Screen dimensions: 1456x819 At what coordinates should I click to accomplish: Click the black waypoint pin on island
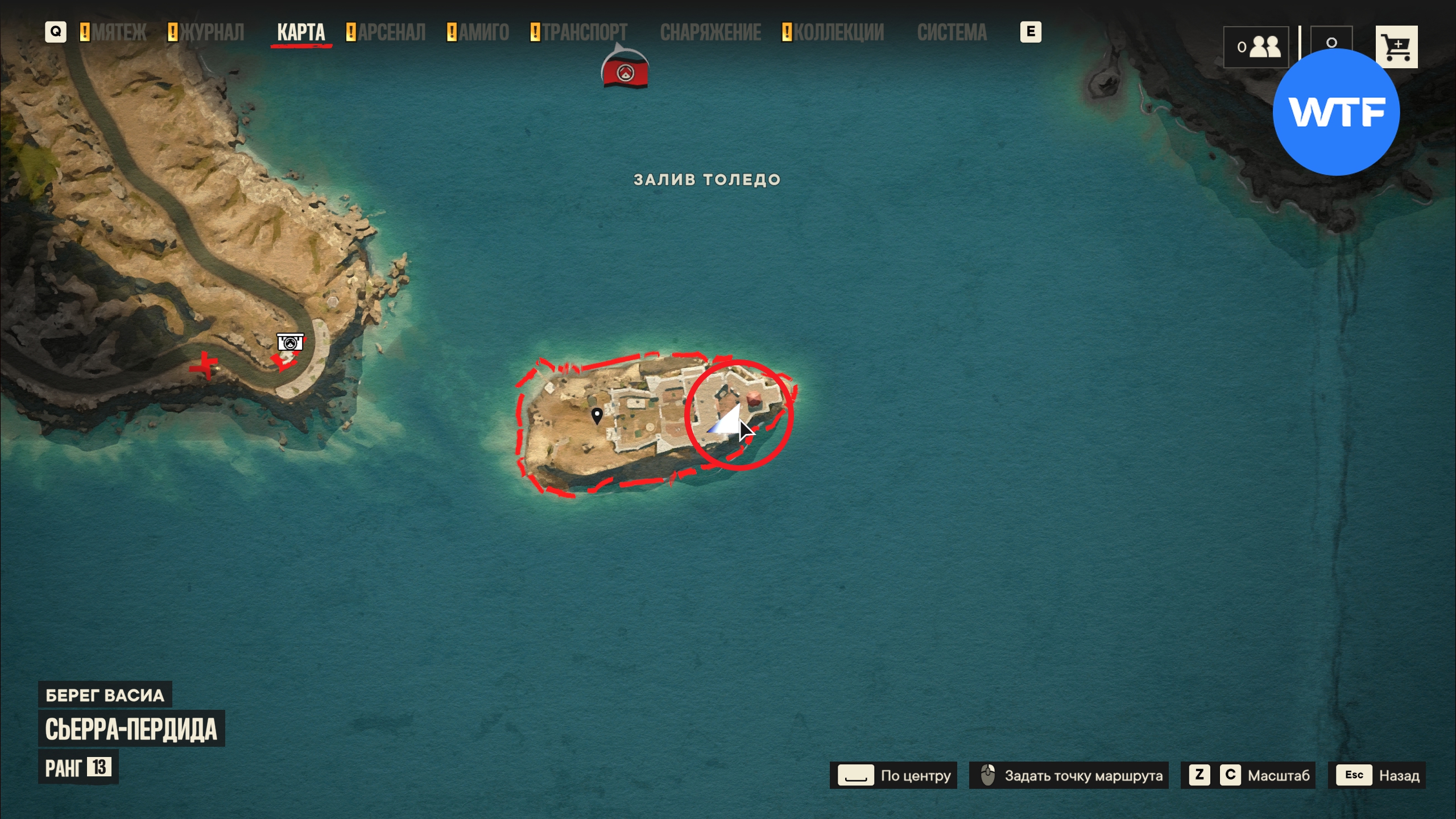tap(597, 415)
